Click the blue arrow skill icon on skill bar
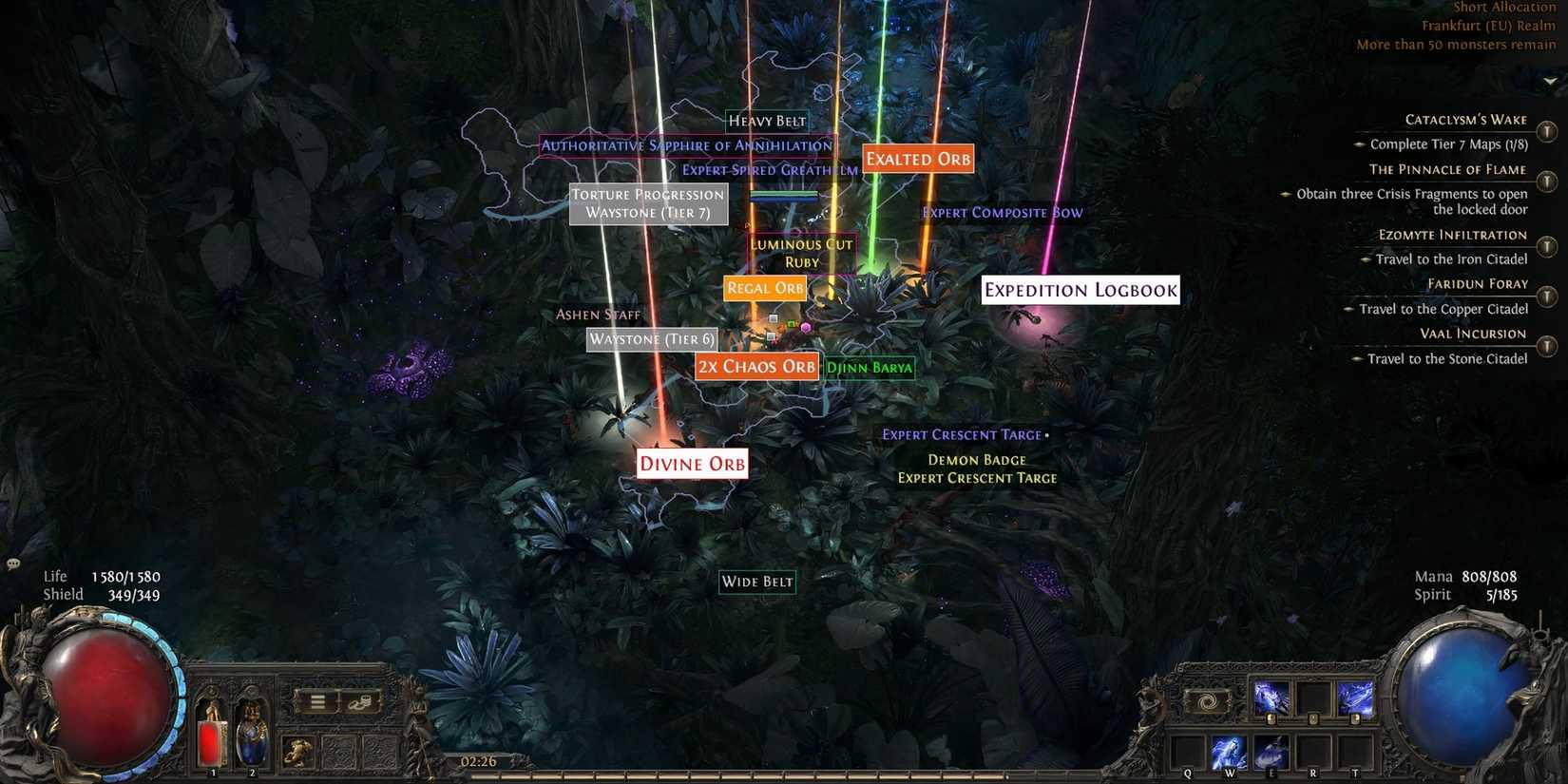Viewport: 1568px width, 784px height. 1357,698
